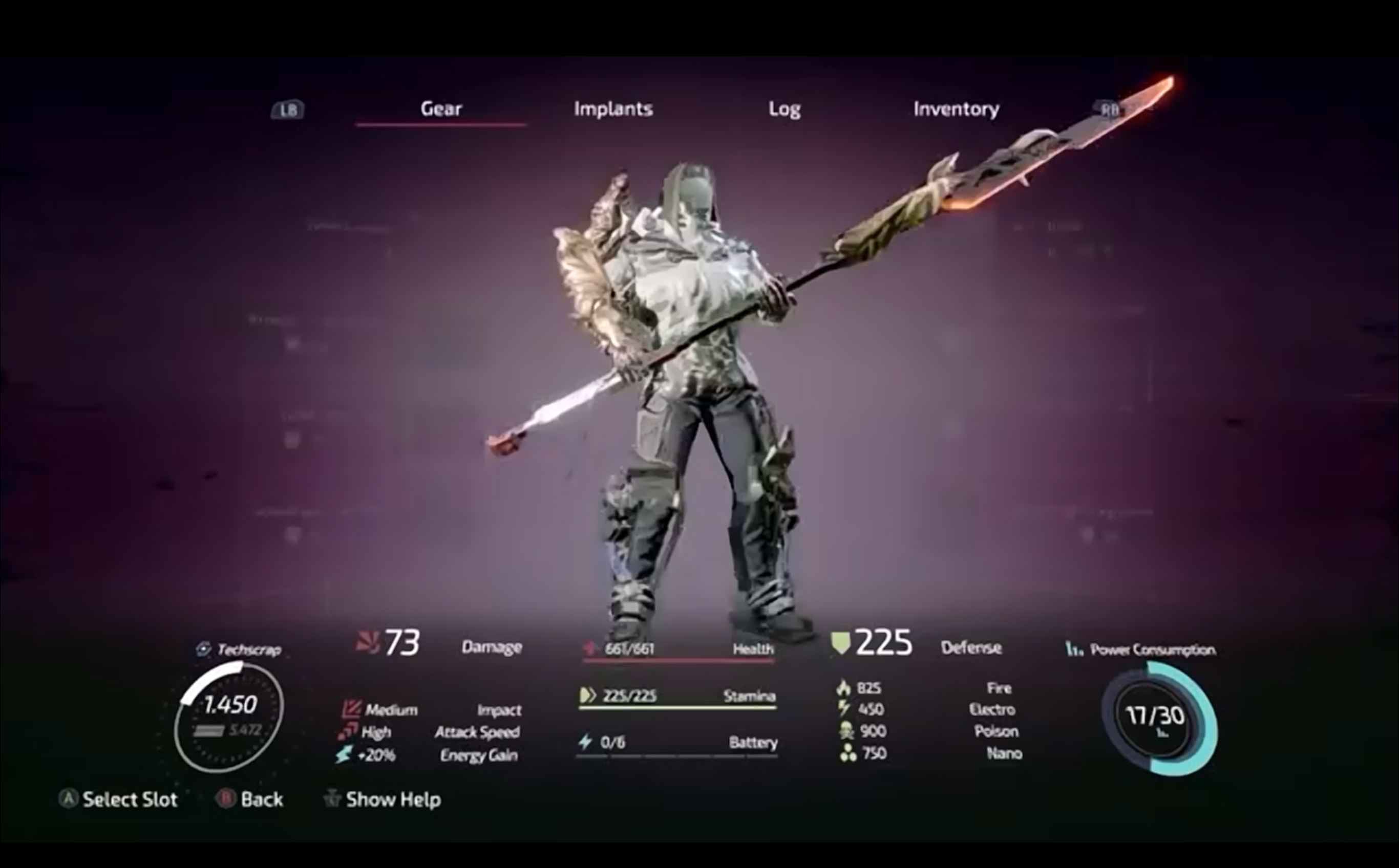The width and height of the screenshot is (1399, 868).
Task: Click Select Slot with button A
Action: [122, 799]
